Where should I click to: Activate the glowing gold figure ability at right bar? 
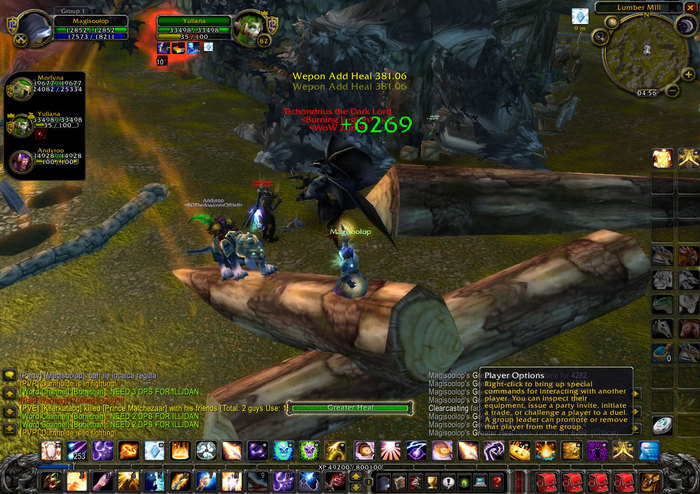[662, 158]
